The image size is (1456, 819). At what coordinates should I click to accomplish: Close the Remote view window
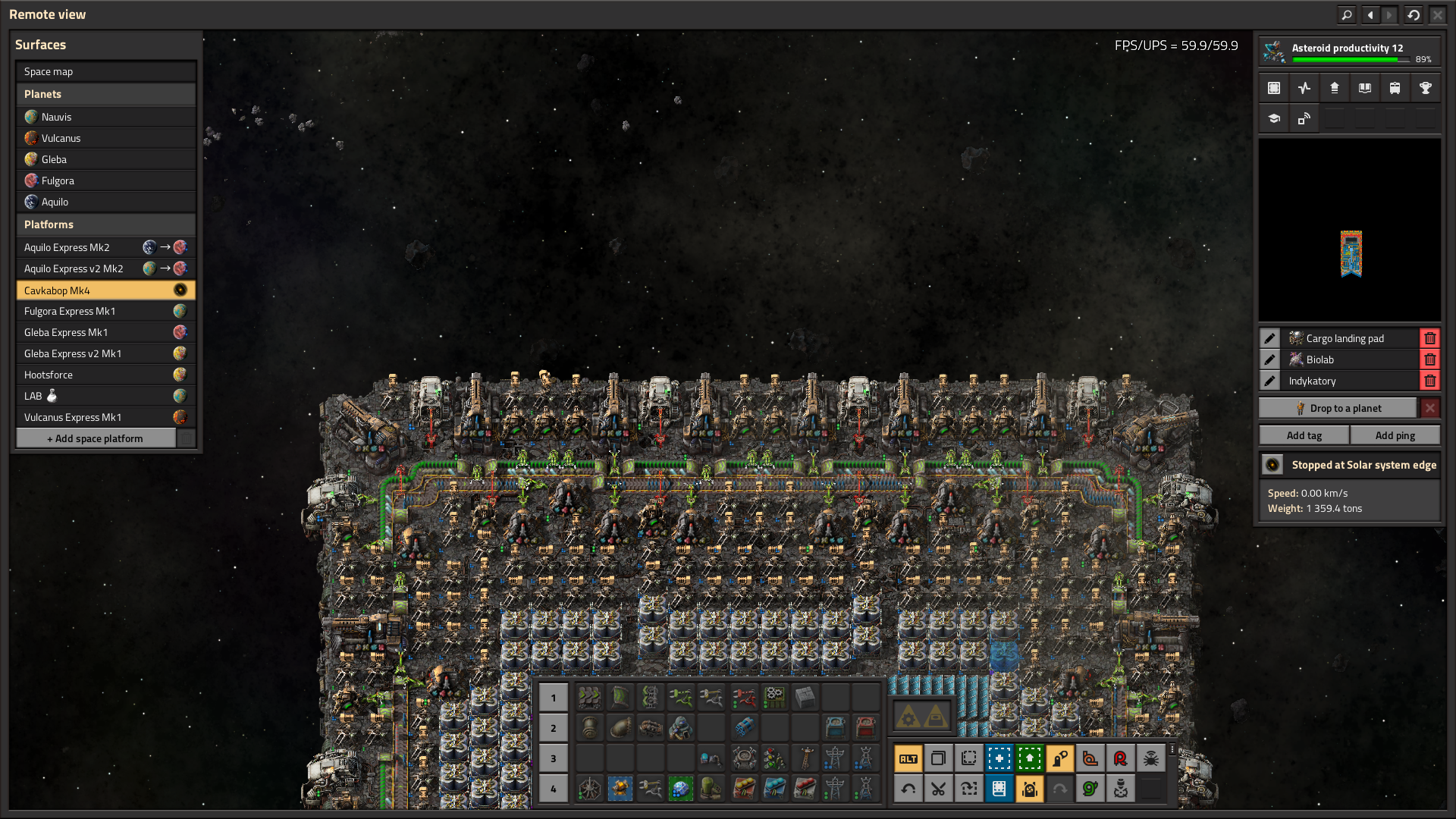click(1437, 14)
